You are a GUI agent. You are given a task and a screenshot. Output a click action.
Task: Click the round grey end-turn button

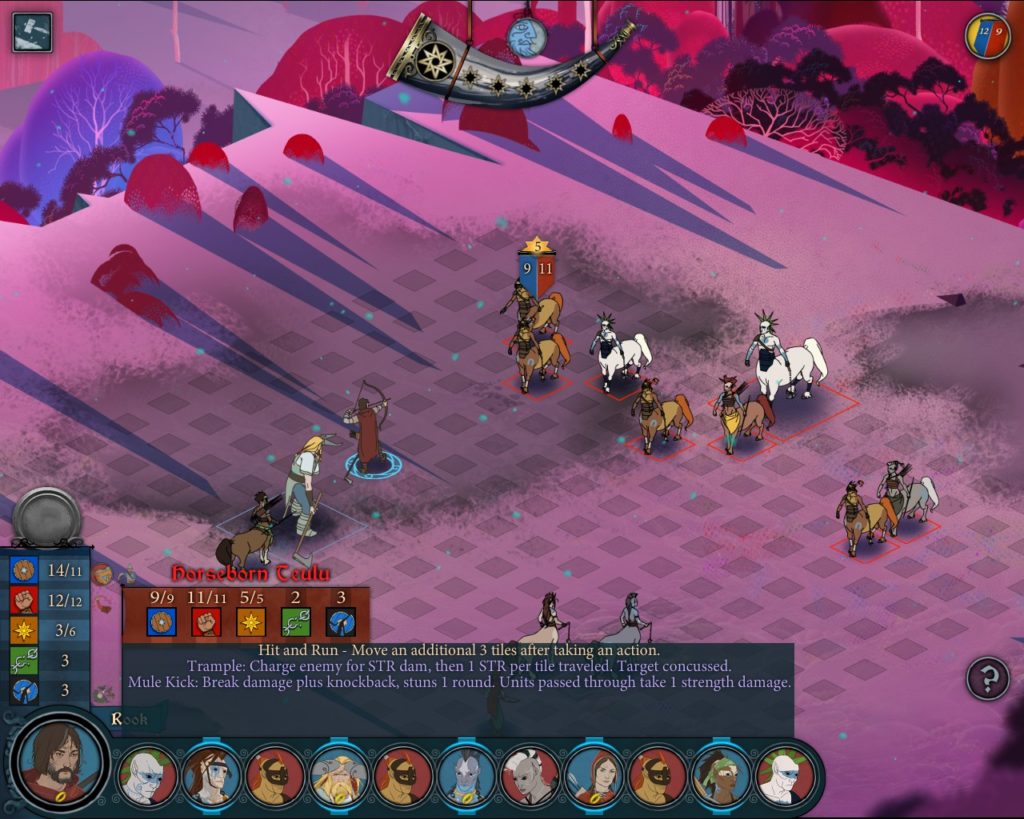pos(47,517)
